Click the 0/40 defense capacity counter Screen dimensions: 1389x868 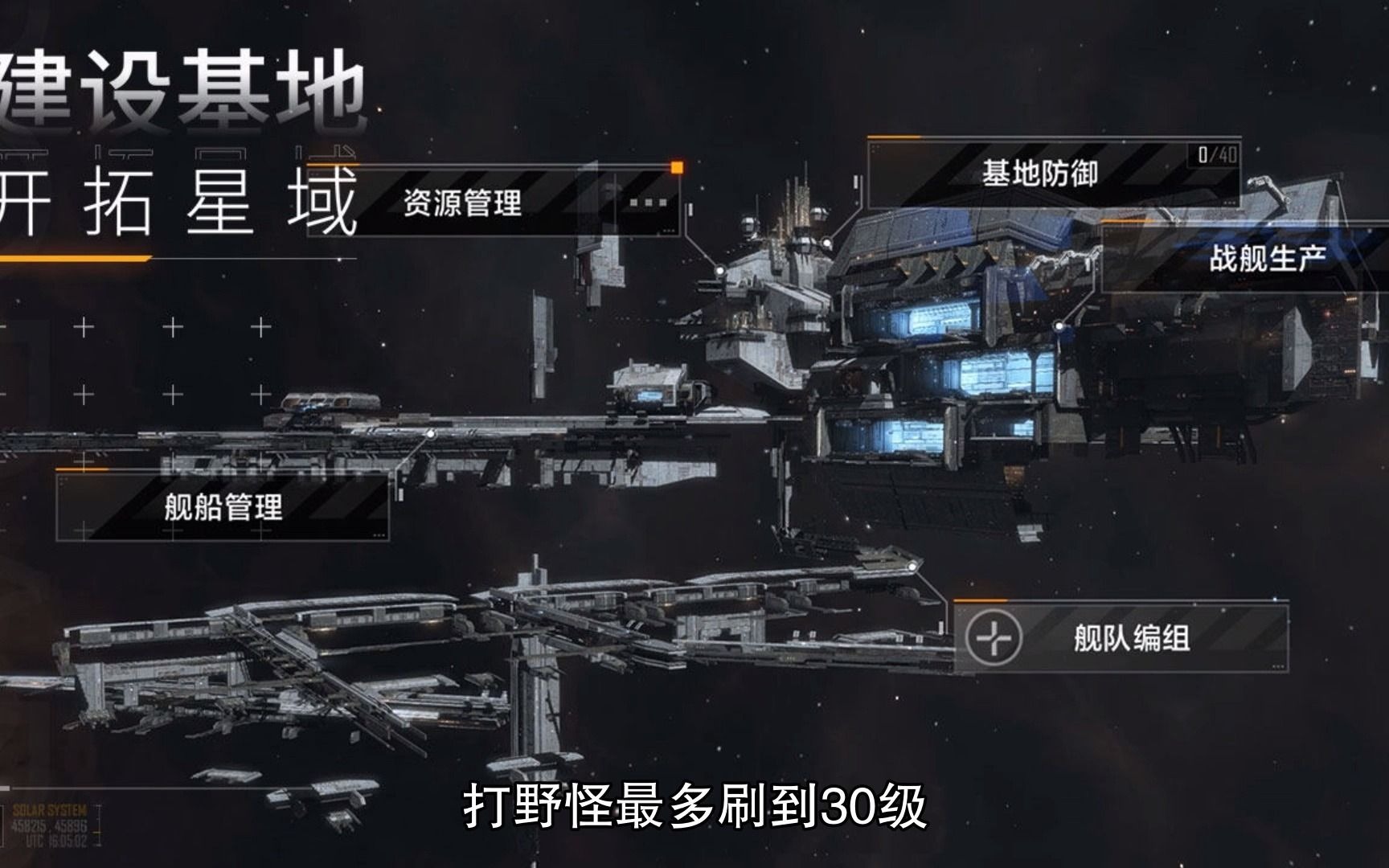(x=1215, y=155)
